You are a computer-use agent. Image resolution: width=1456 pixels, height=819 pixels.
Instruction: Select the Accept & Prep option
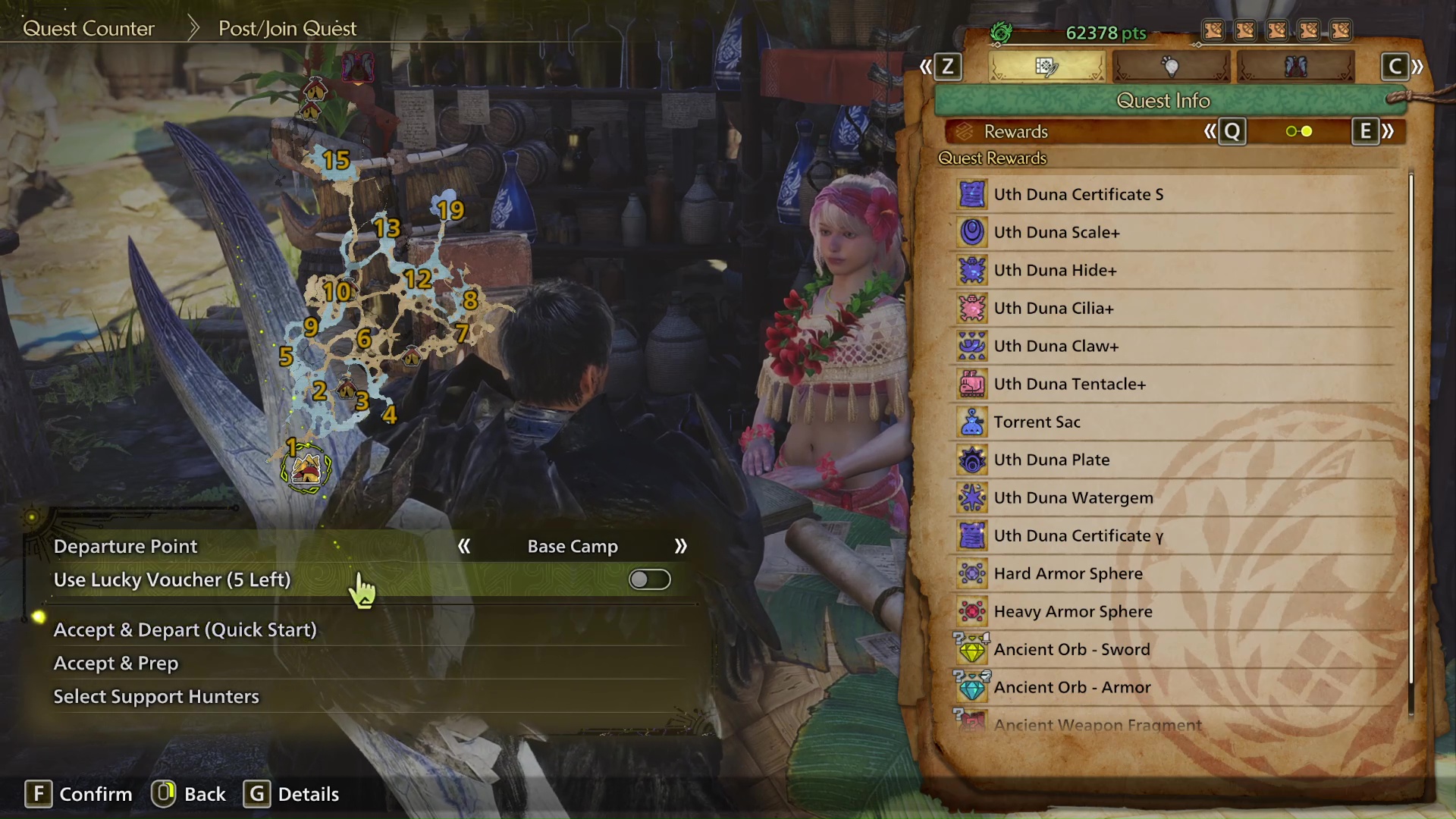(116, 664)
